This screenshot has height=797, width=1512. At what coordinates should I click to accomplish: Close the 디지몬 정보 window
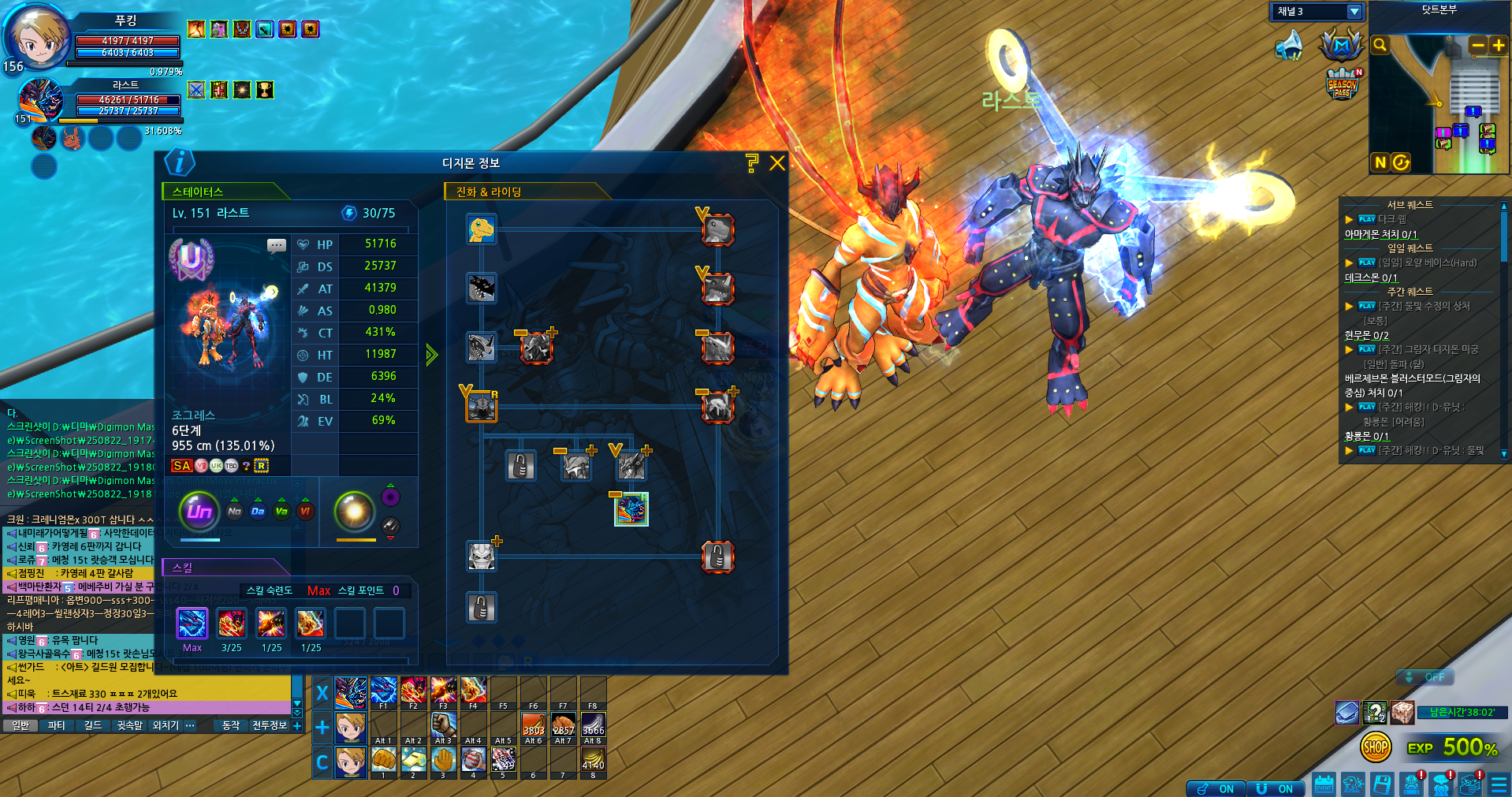pyautogui.click(x=777, y=163)
